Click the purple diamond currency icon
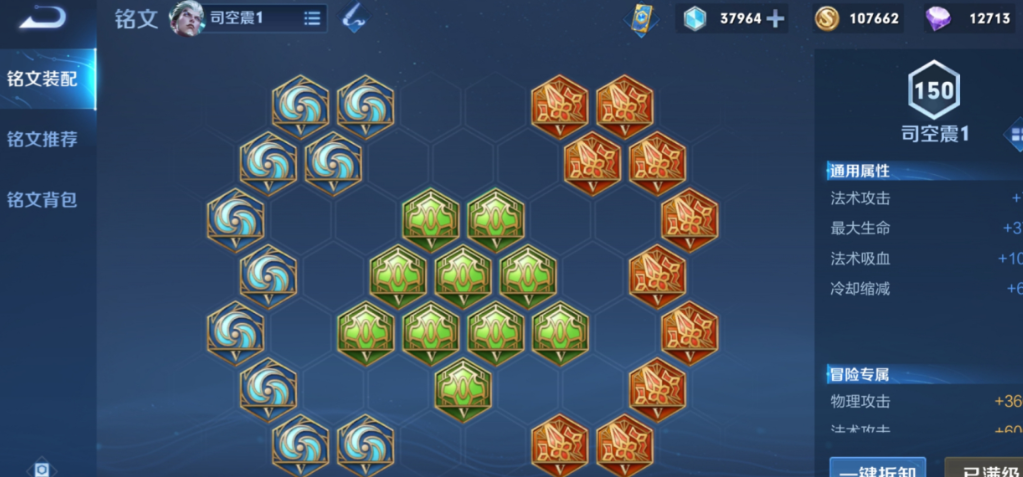The image size is (1023, 477). (x=937, y=18)
